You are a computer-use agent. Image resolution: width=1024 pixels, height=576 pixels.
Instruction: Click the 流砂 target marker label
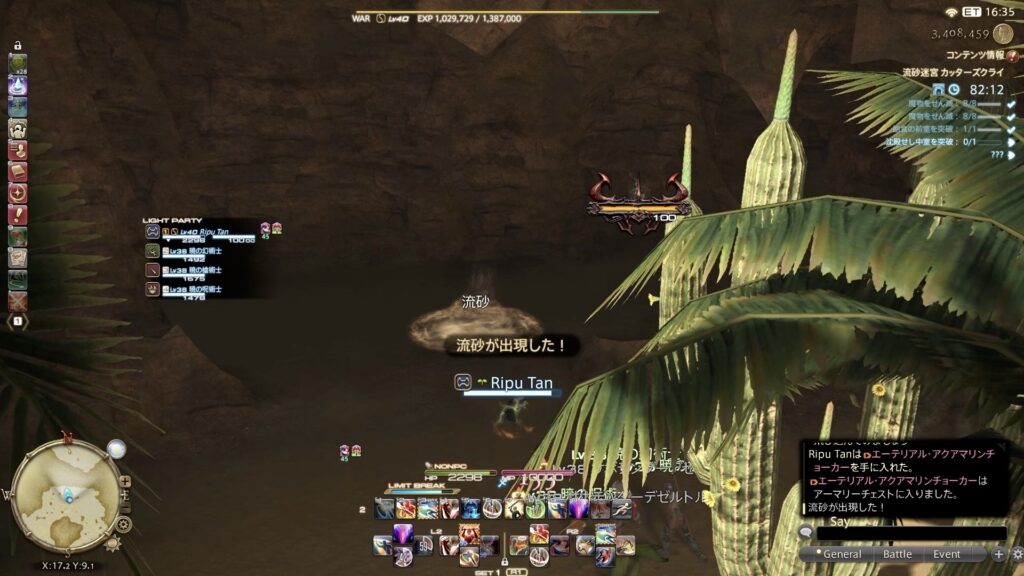point(475,302)
